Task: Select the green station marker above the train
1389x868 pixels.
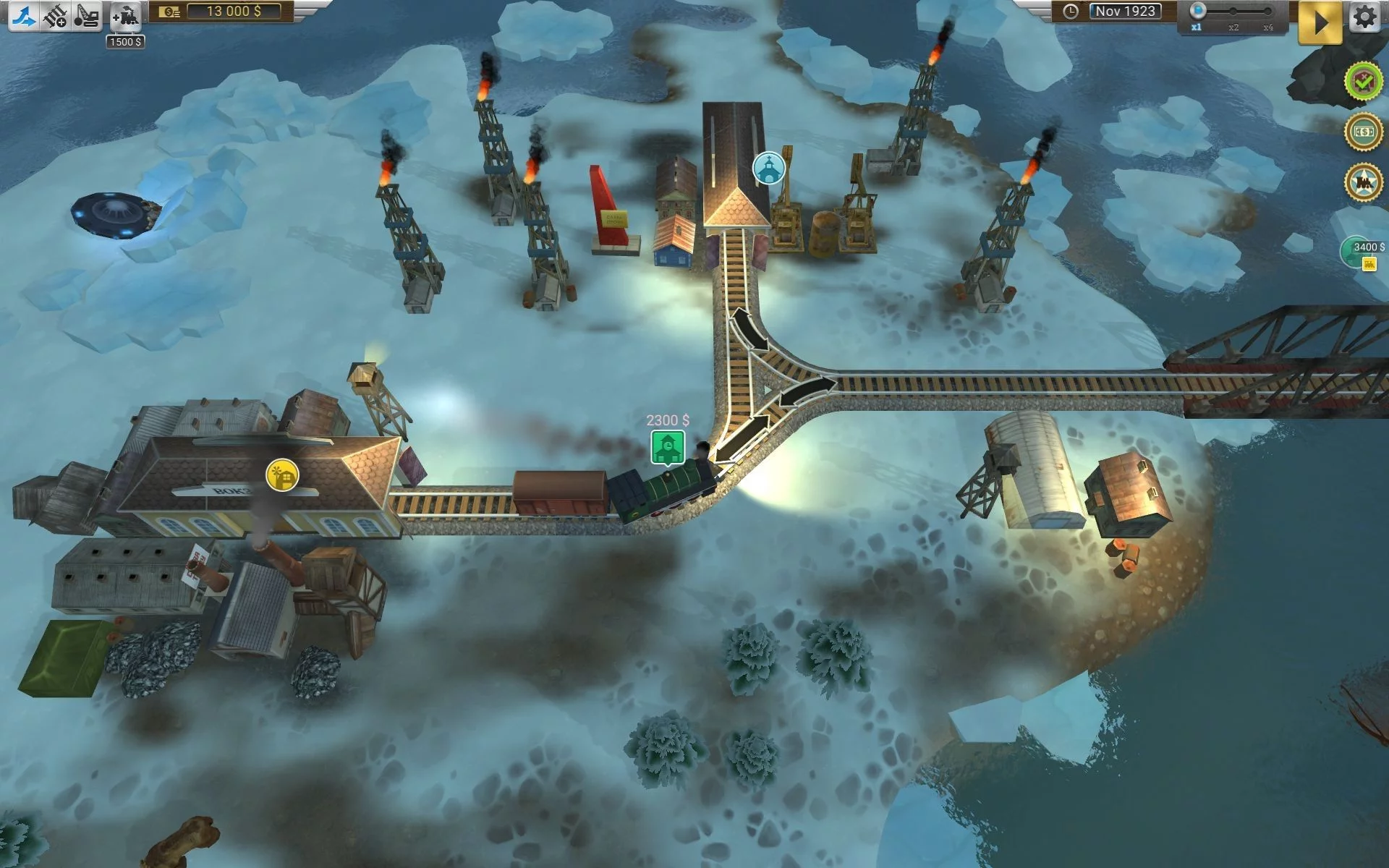Action: (x=667, y=447)
